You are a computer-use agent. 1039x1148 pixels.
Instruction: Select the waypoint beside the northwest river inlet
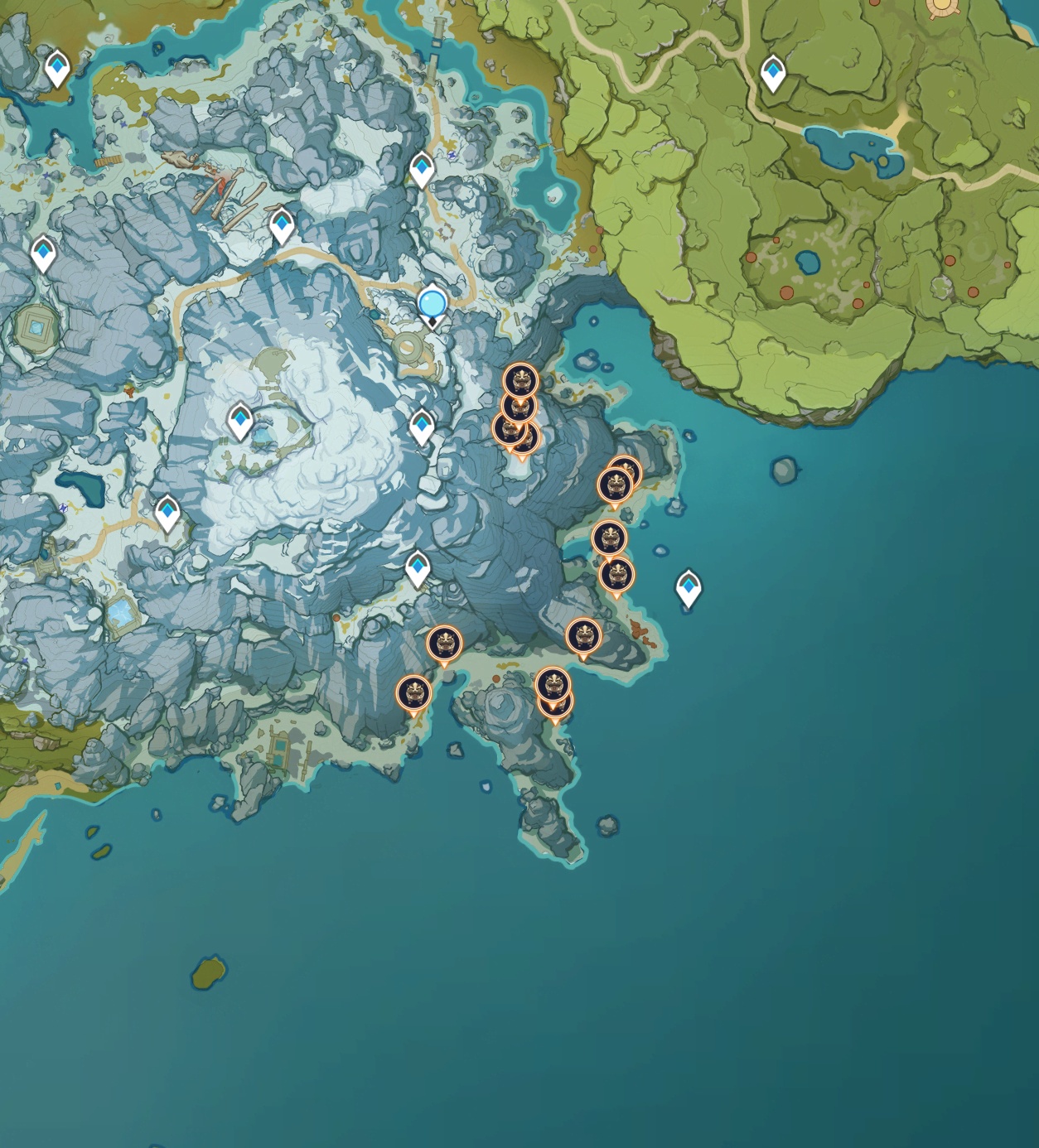(57, 67)
